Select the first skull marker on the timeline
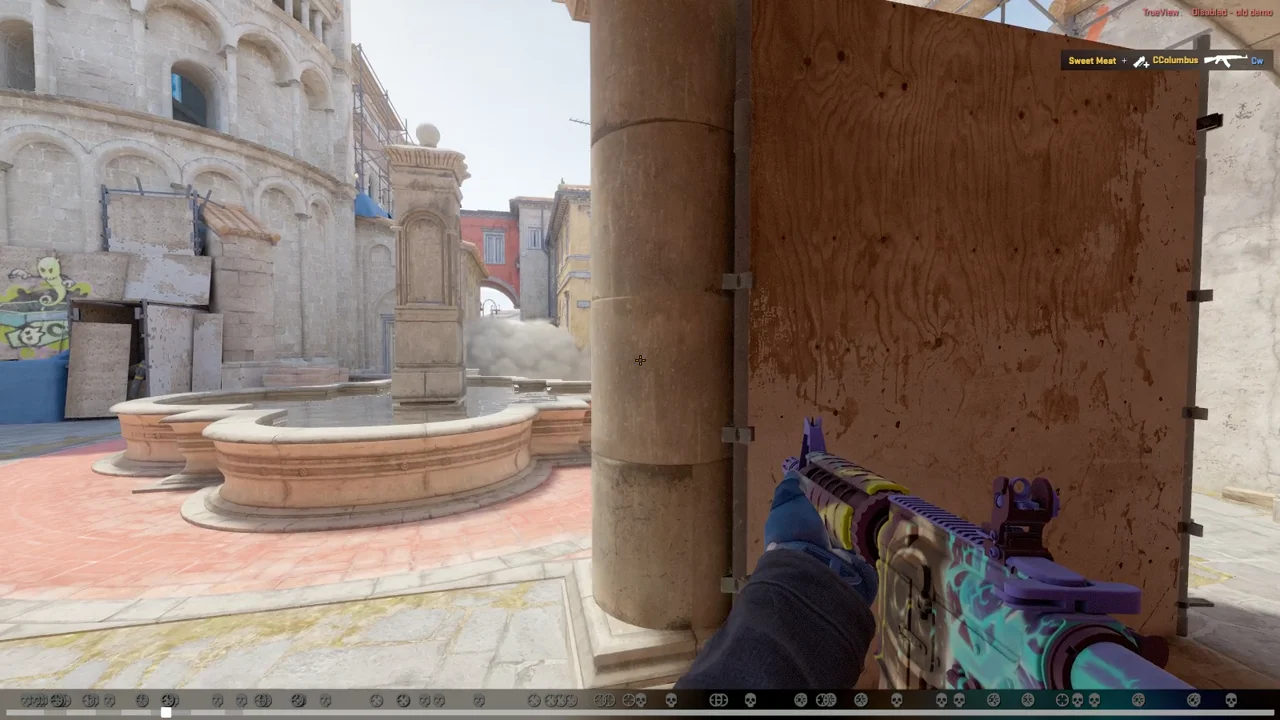The image size is (1280, 720). [22, 700]
